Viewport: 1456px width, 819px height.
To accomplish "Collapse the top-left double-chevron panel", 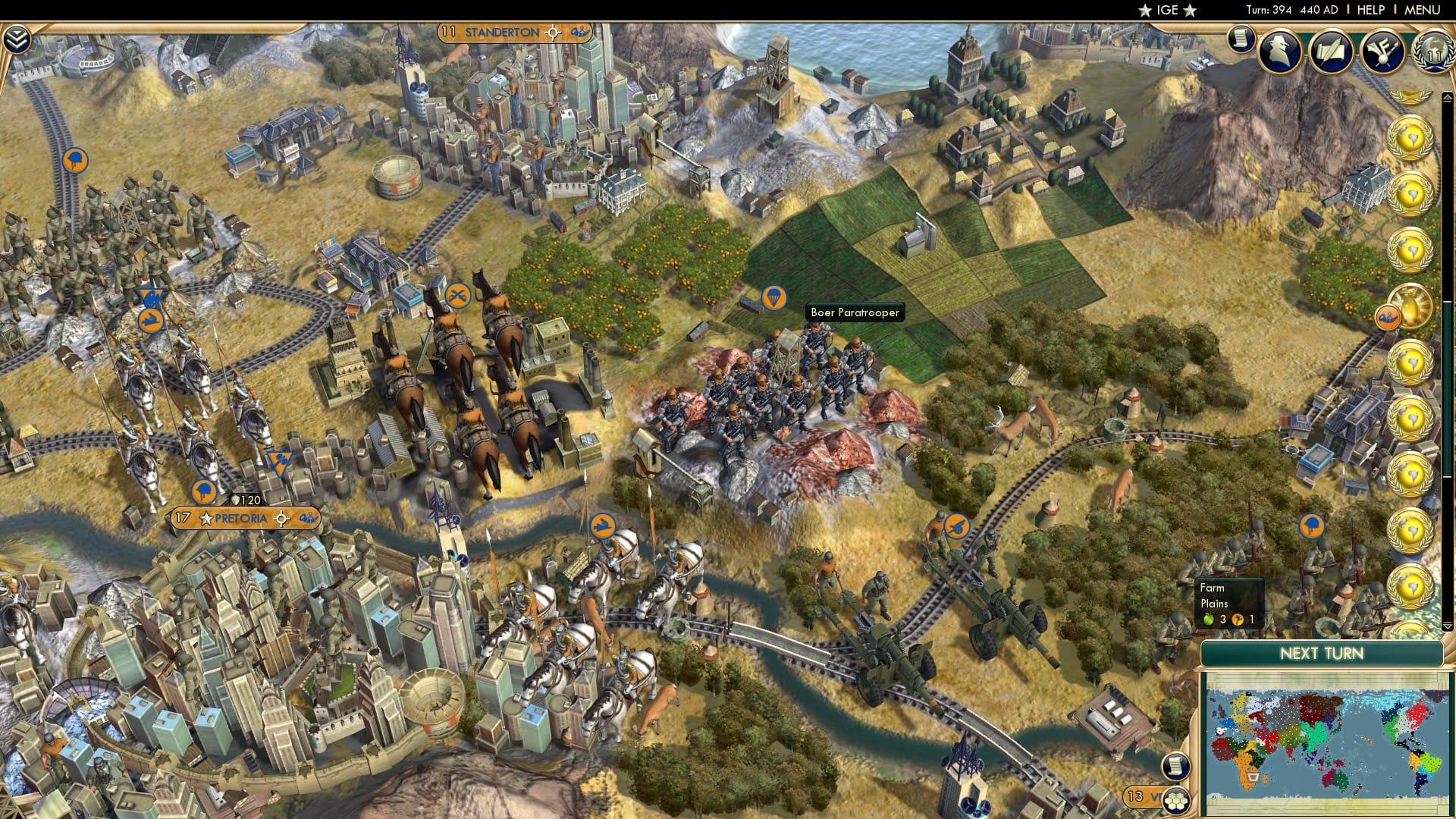I will point(17,38).
